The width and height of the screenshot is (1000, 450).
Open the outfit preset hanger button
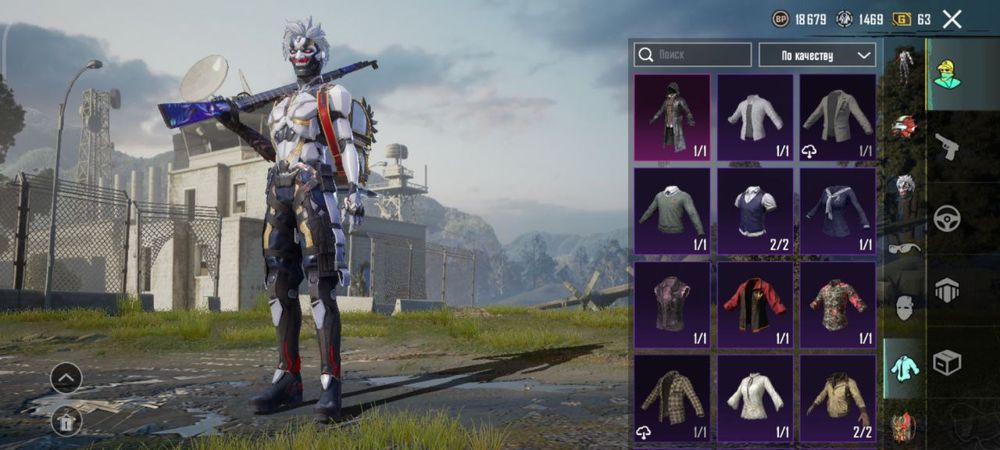(66, 422)
